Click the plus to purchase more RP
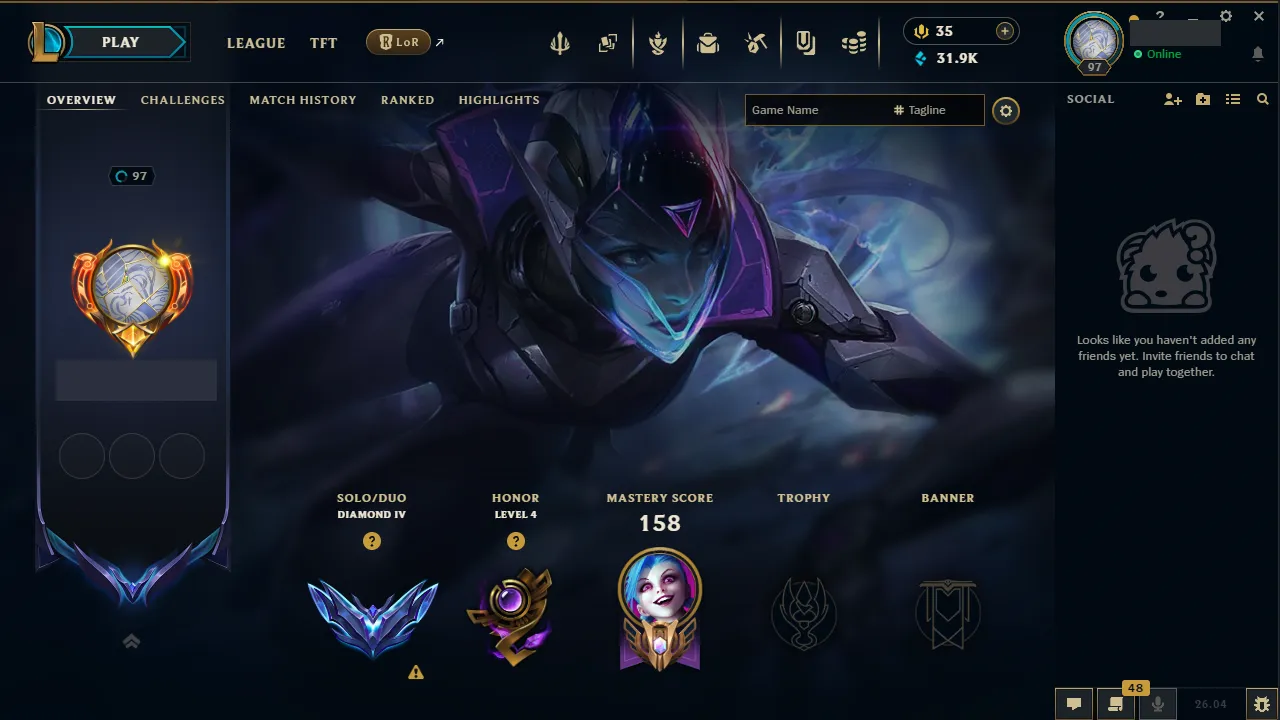Screen dimensions: 1280x720 tap(1002, 31)
